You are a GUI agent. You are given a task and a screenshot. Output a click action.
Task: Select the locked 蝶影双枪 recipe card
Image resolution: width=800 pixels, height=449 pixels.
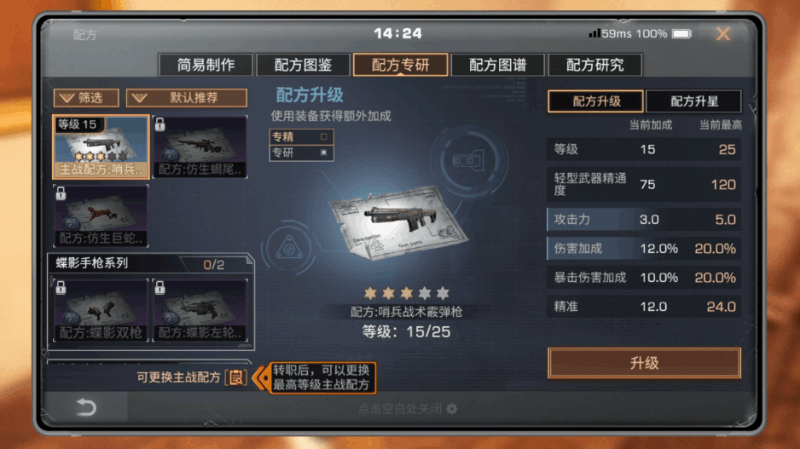pos(101,307)
